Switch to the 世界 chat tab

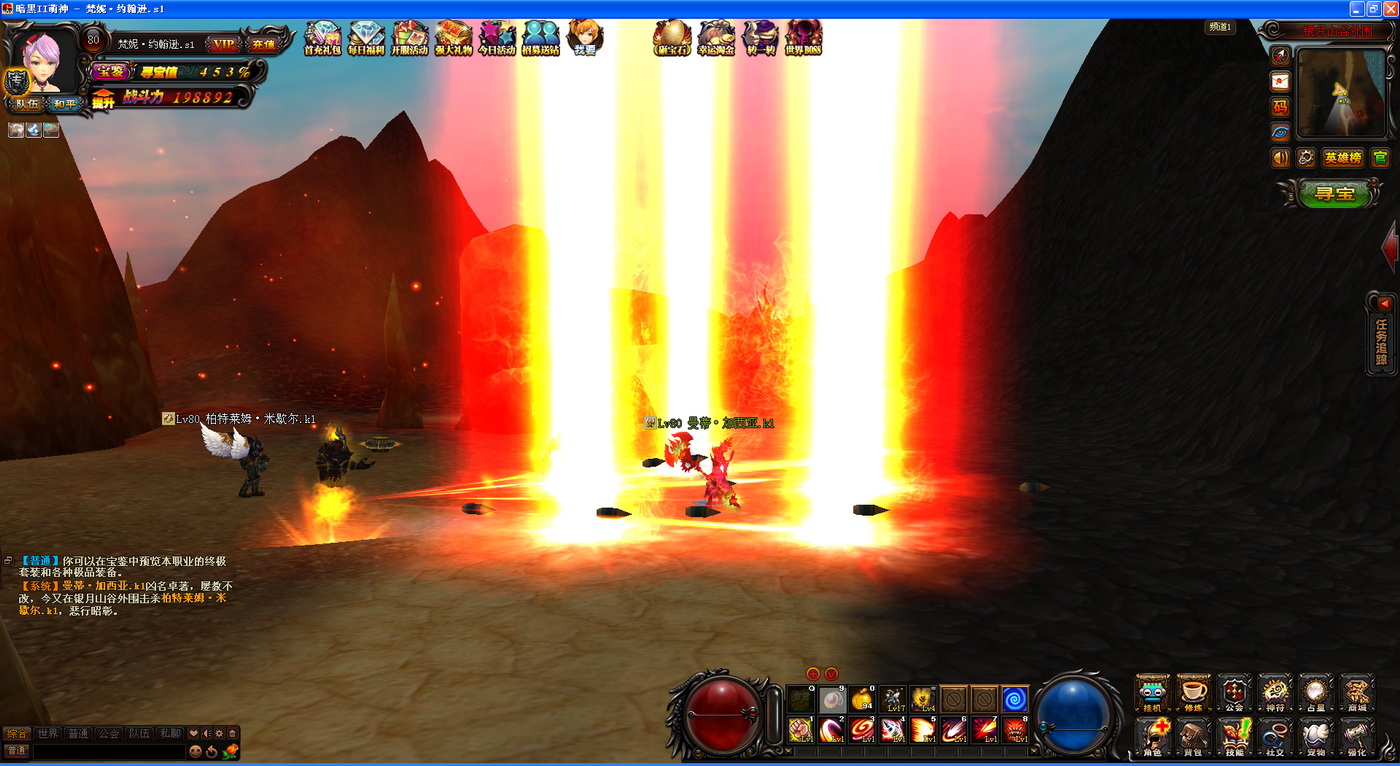click(x=48, y=733)
